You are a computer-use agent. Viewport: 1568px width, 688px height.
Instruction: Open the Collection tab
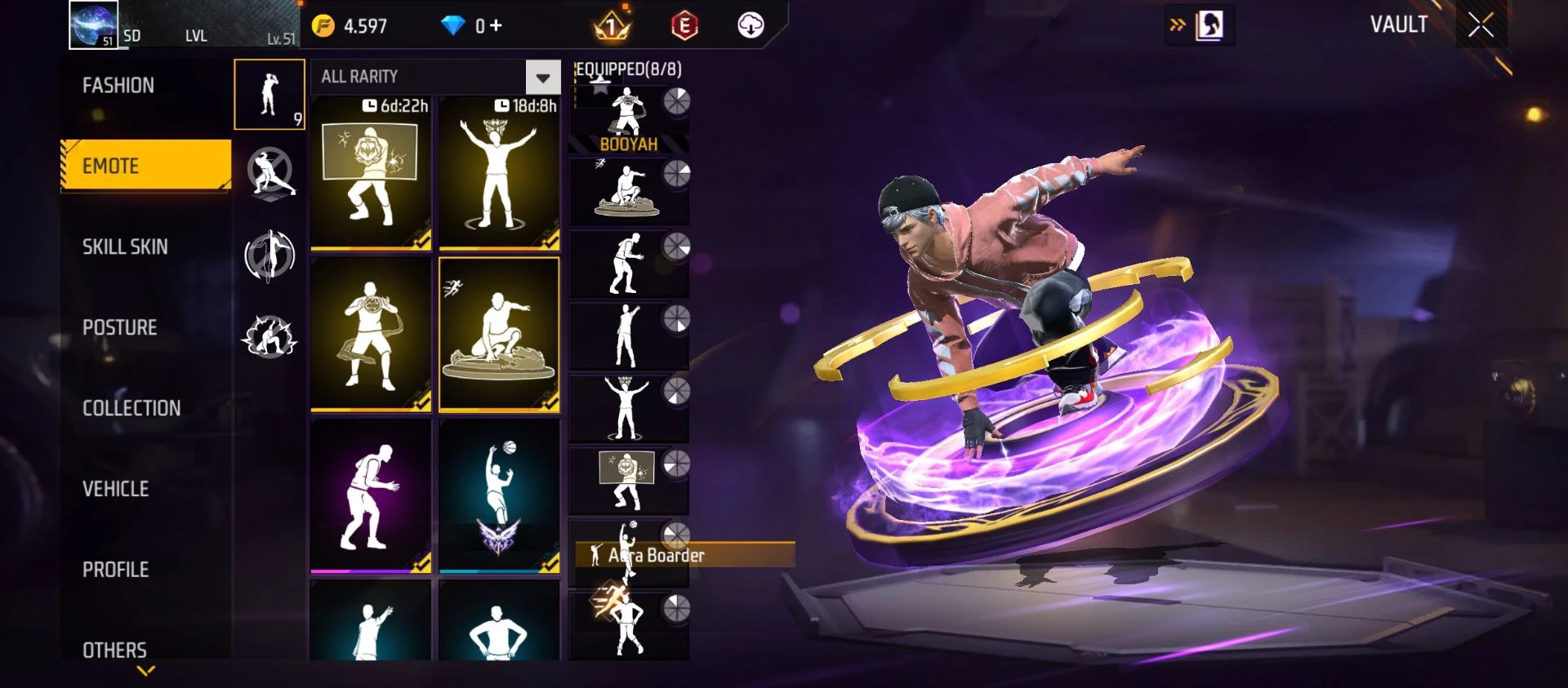pos(131,408)
